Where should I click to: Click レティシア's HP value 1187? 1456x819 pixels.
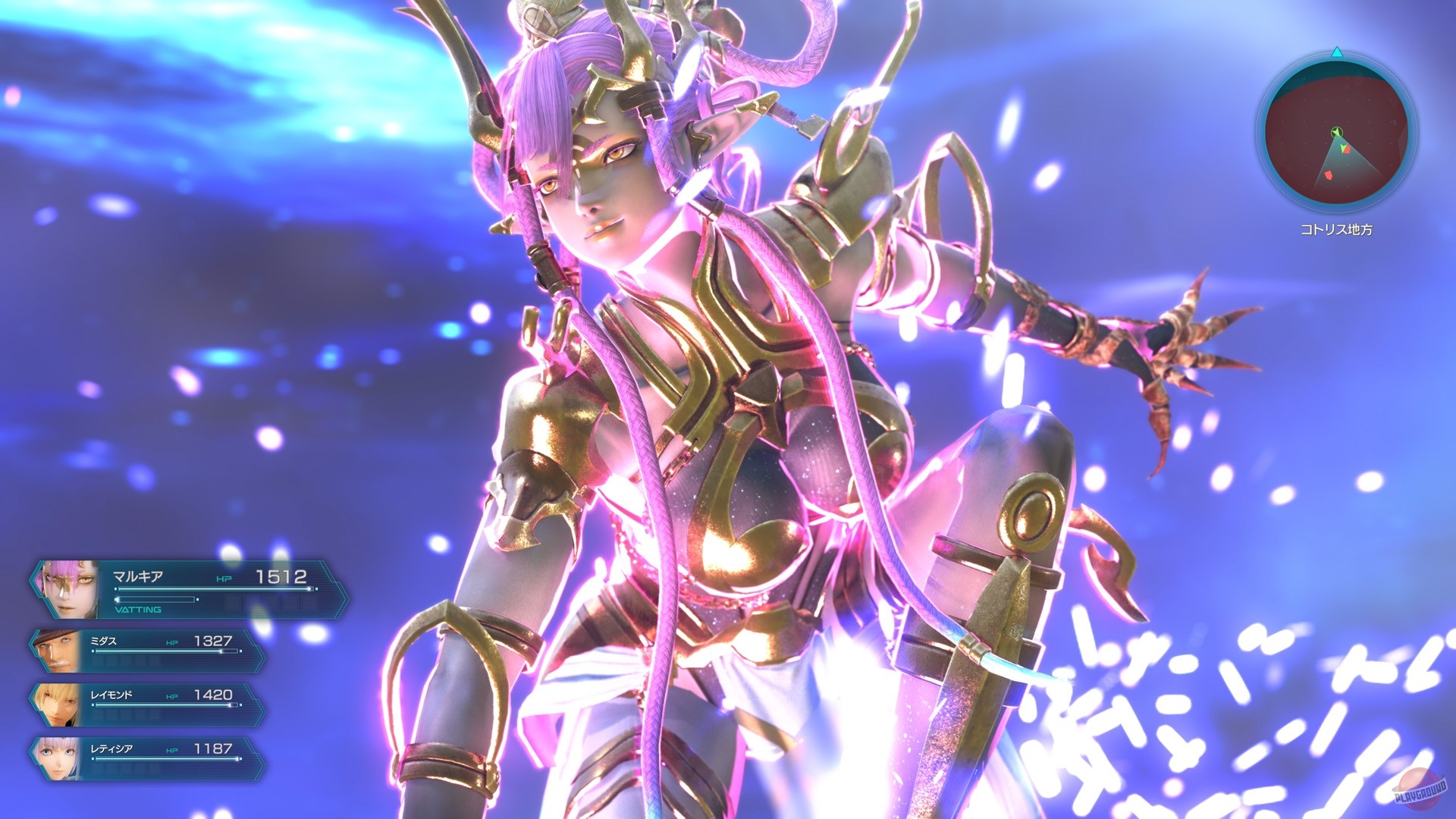212,749
